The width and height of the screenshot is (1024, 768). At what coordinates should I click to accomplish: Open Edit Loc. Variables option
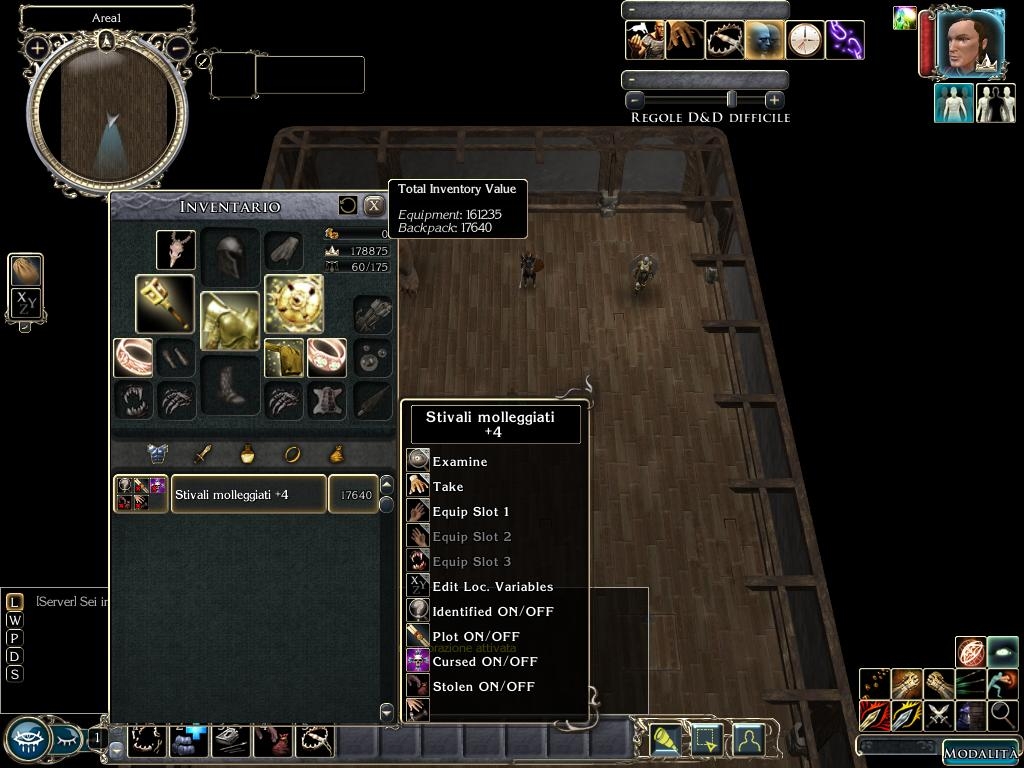[x=492, y=586]
